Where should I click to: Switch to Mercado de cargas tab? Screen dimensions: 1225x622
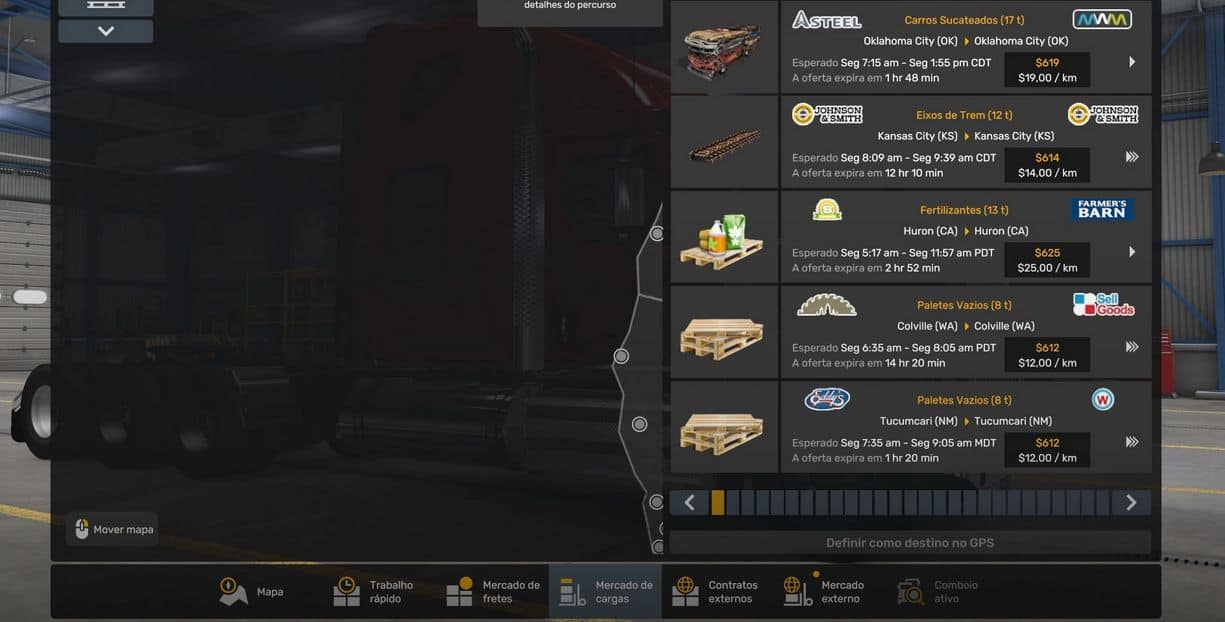click(x=606, y=592)
